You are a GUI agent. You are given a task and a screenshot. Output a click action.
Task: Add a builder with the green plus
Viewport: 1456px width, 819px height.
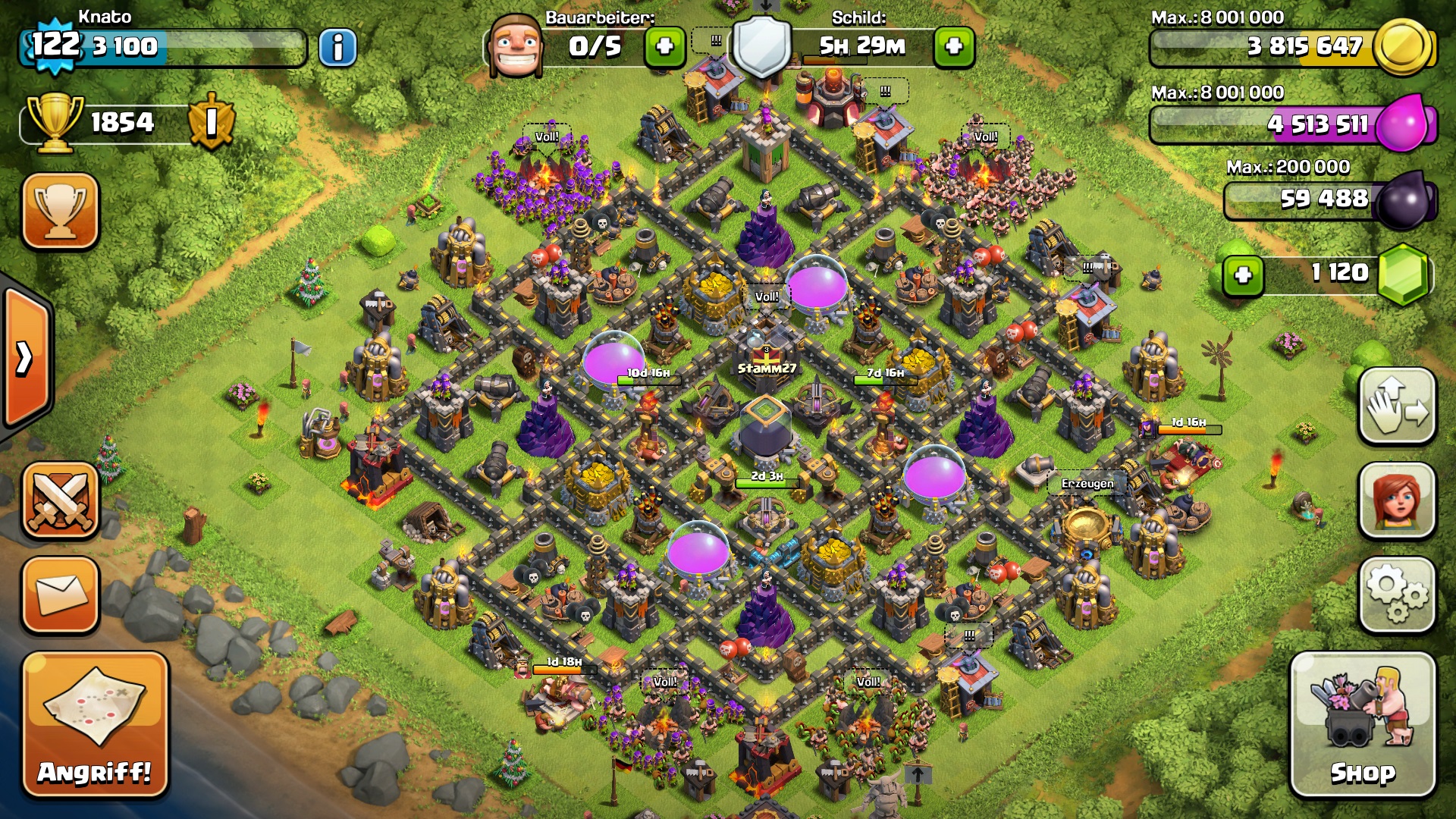point(665,47)
